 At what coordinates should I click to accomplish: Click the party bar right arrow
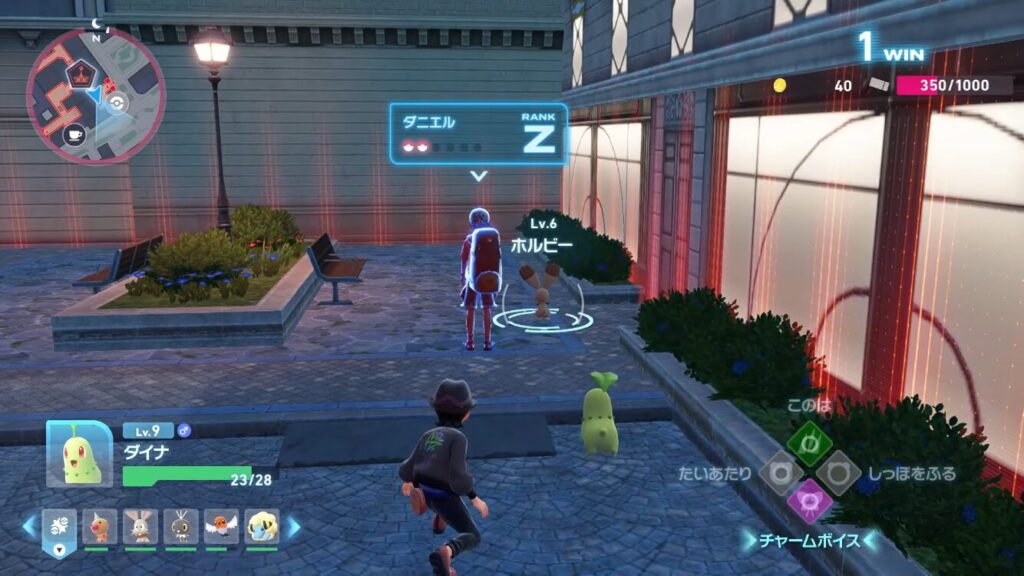pyautogui.click(x=294, y=525)
